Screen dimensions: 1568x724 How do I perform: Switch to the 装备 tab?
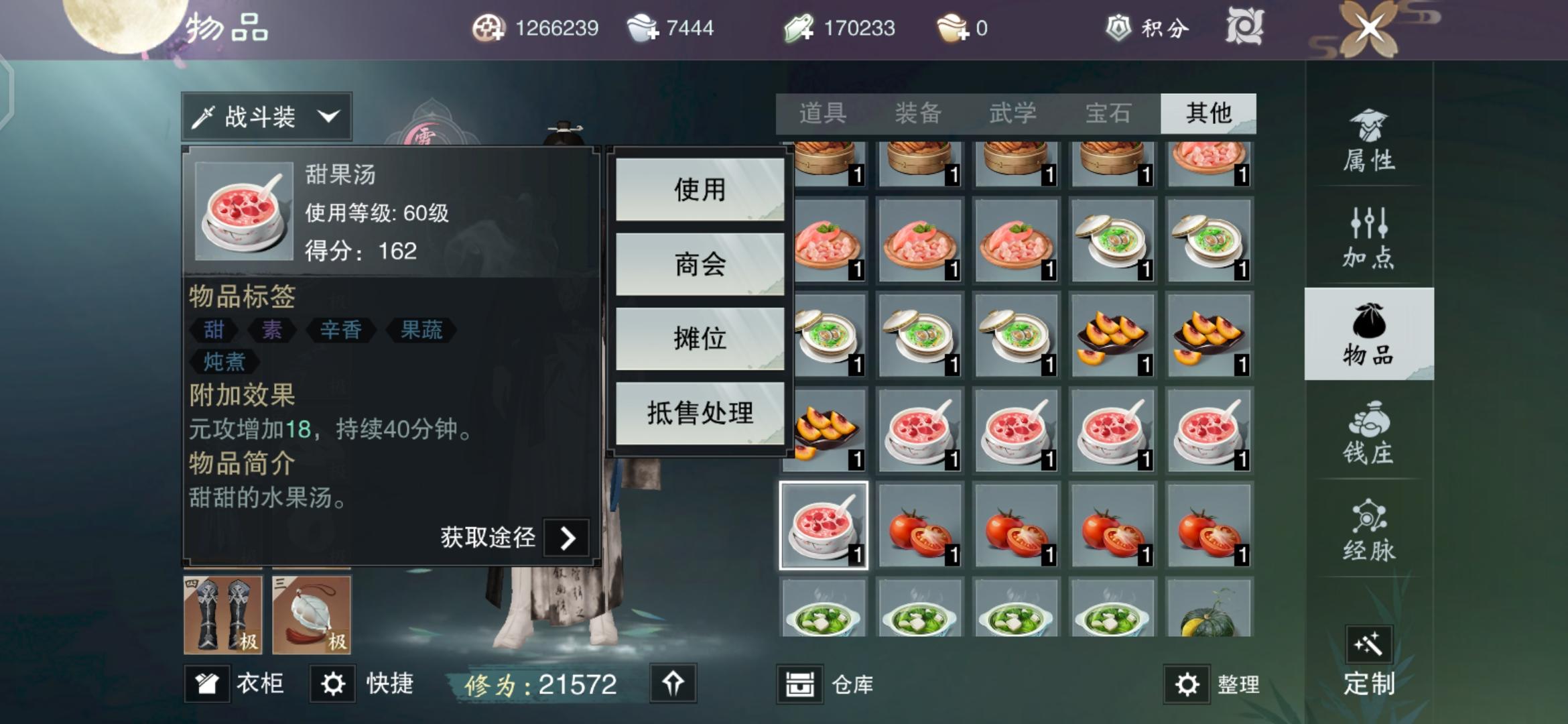918,113
